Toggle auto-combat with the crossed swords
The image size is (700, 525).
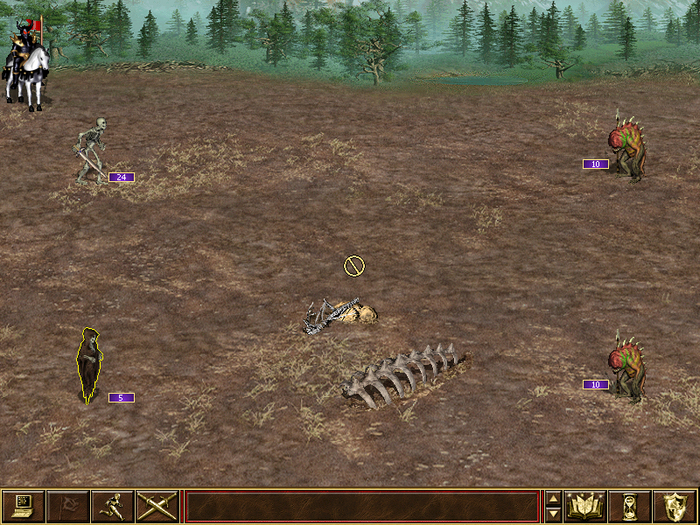click(x=156, y=506)
